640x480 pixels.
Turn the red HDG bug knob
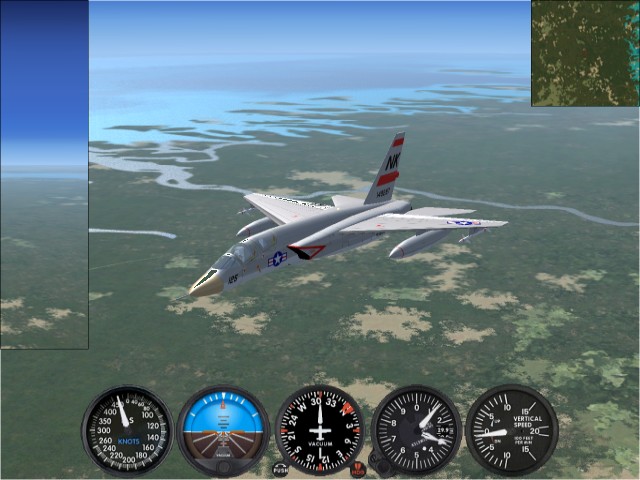pos(358,468)
